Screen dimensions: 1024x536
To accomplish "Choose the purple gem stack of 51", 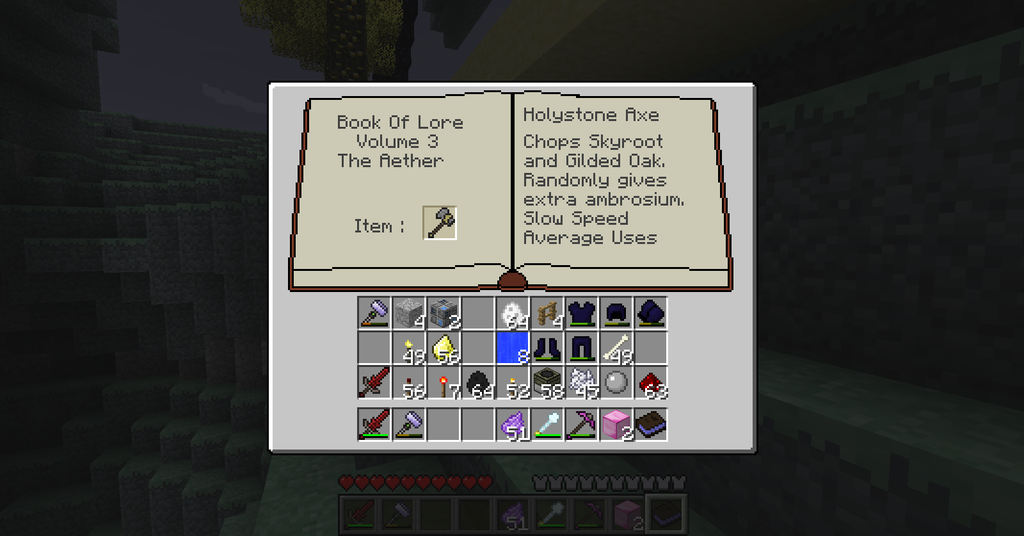I will point(512,424).
